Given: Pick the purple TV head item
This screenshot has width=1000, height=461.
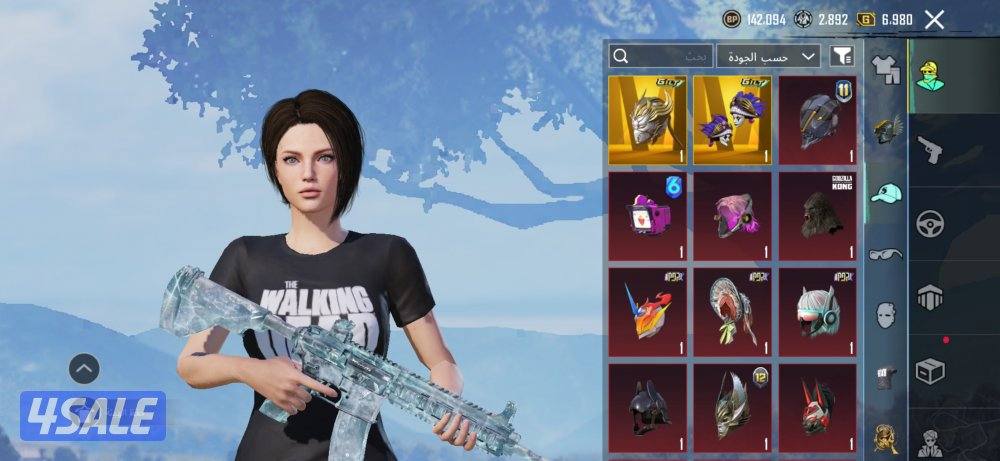Looking at the screenshot, I should pos(647,215).
